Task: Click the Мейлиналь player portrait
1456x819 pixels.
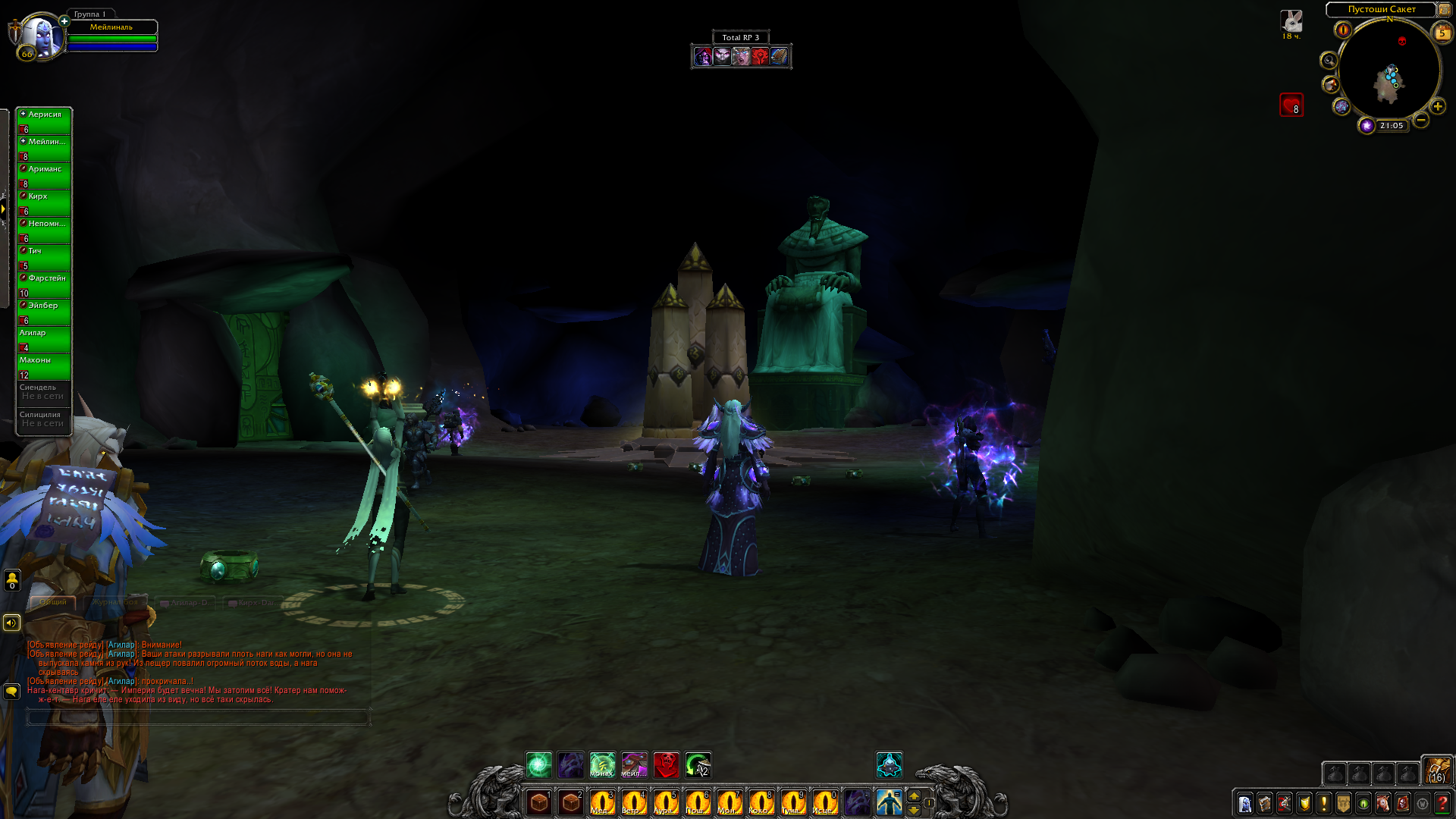Action: (41, 34)
